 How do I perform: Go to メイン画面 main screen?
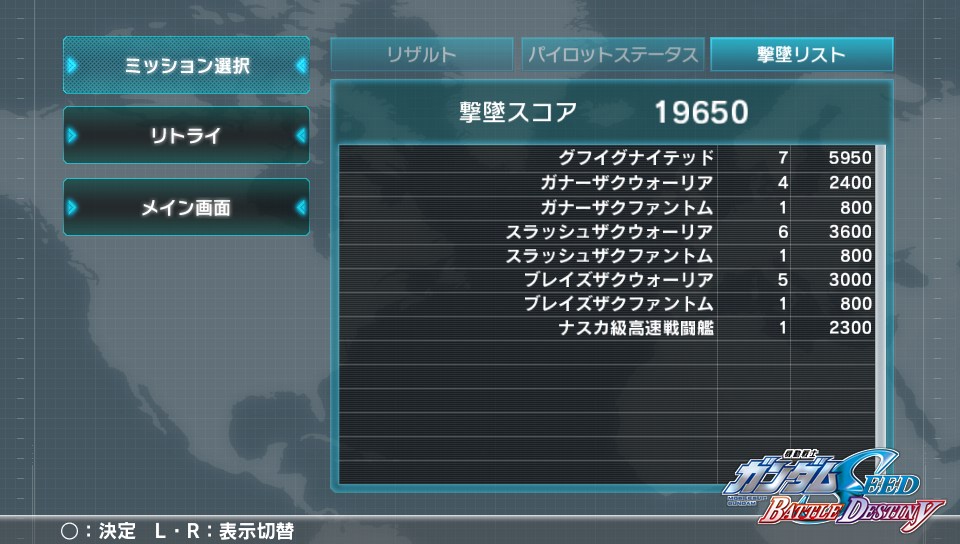187,208
